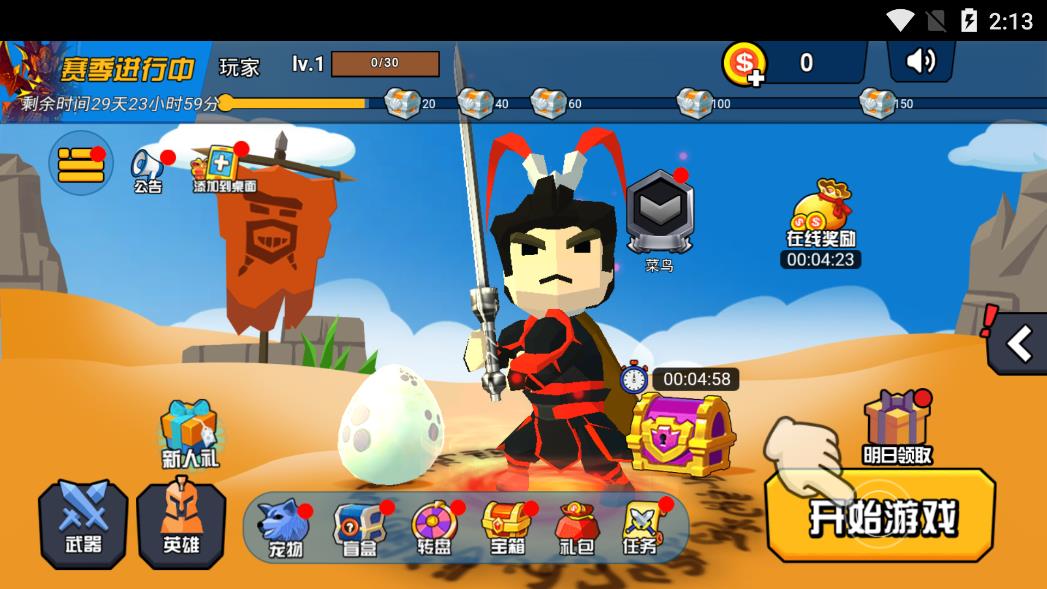Image resolution: width=1047 pixels, height=589 pixels.
Task: Add coins with the gold coin plus icon
Action: (x=744, y=64)
